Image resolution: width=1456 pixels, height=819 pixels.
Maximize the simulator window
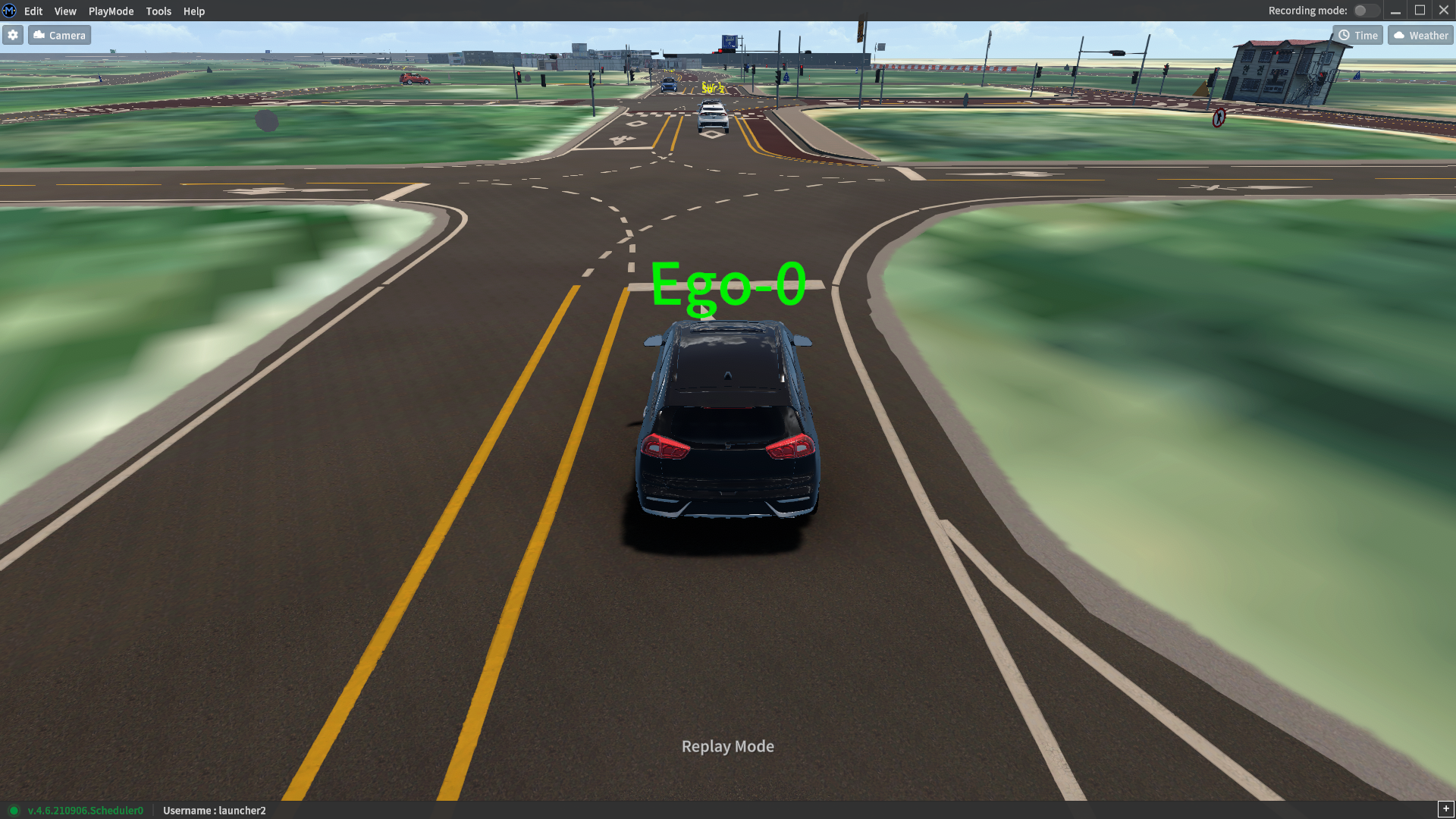tap(1420, 11)
